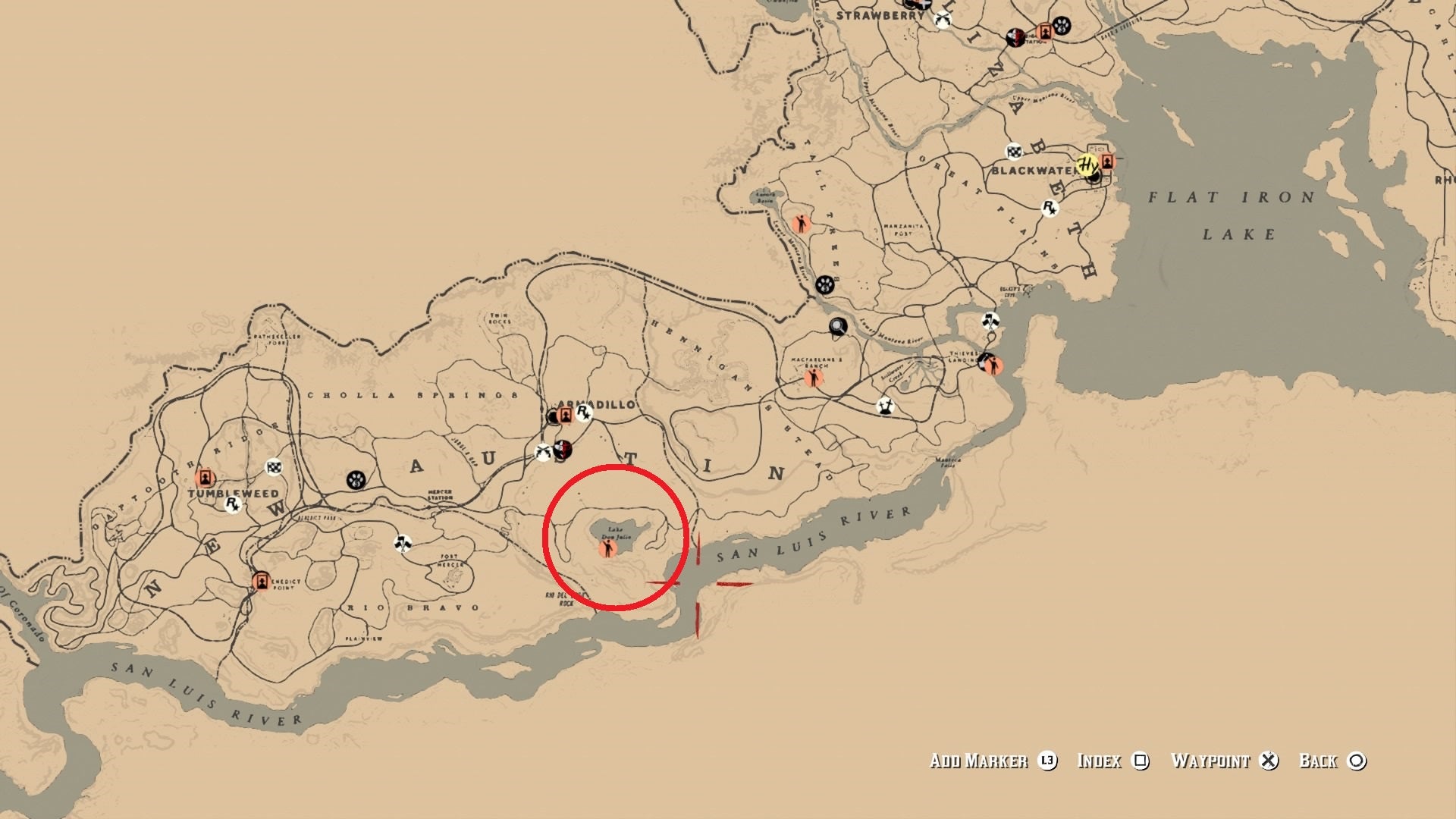Click the crossed pistols duel icon south of Armadillo
This screenshot has height=819, width=1456.
542,452
